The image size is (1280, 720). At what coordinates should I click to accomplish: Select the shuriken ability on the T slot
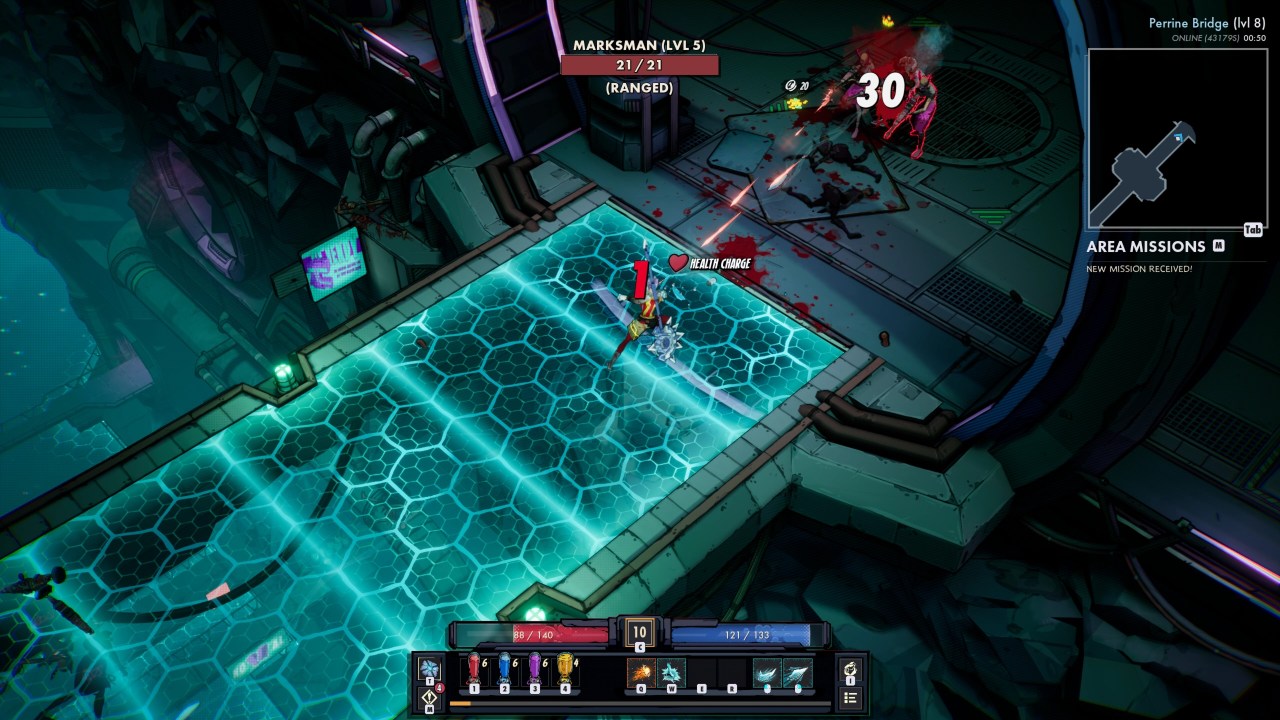click(428, 668)
